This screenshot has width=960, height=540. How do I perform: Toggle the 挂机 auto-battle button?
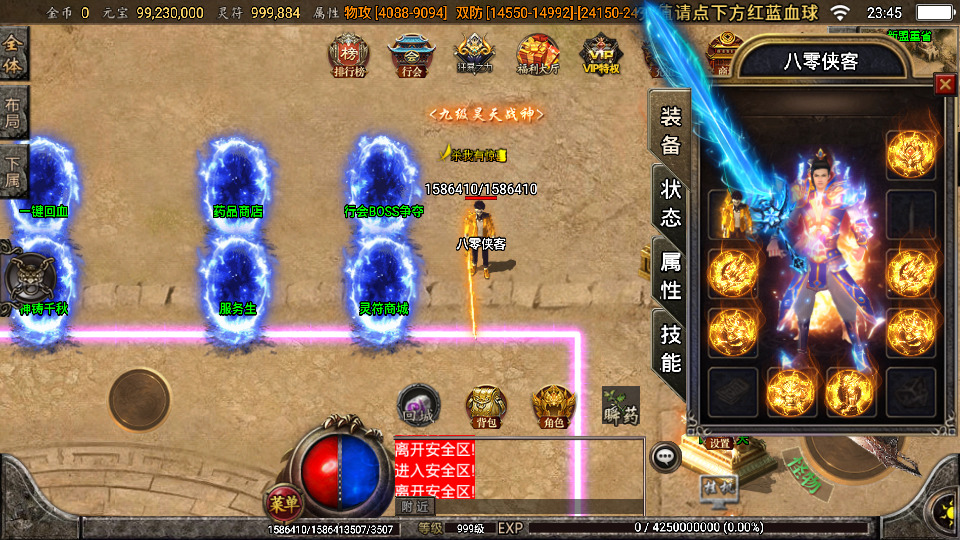tap(719, 489)
